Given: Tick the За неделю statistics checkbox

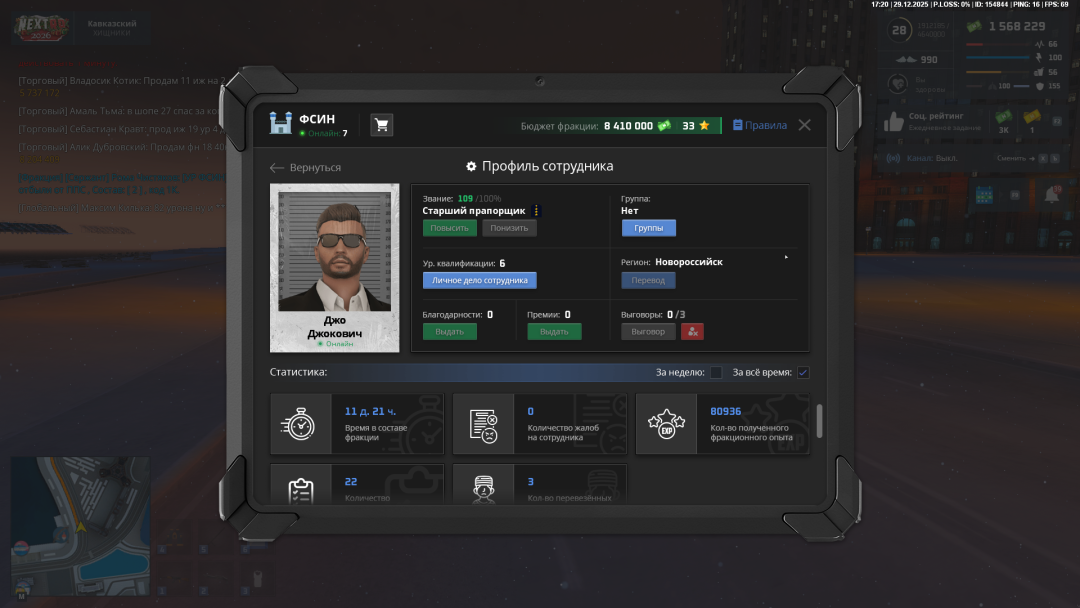Looking at the screenshot, I should tap(716, 373).
